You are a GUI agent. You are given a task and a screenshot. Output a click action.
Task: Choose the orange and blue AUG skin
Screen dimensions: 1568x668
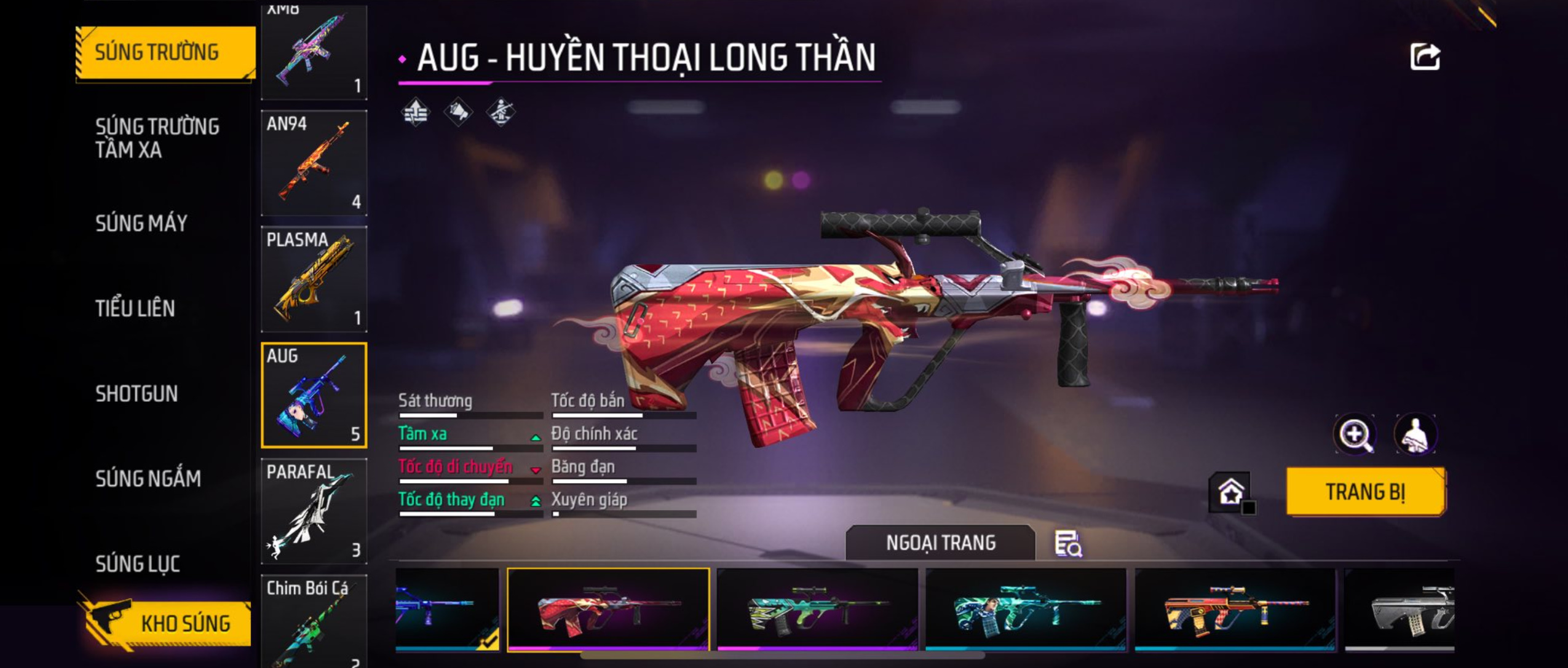[1235, 610]
